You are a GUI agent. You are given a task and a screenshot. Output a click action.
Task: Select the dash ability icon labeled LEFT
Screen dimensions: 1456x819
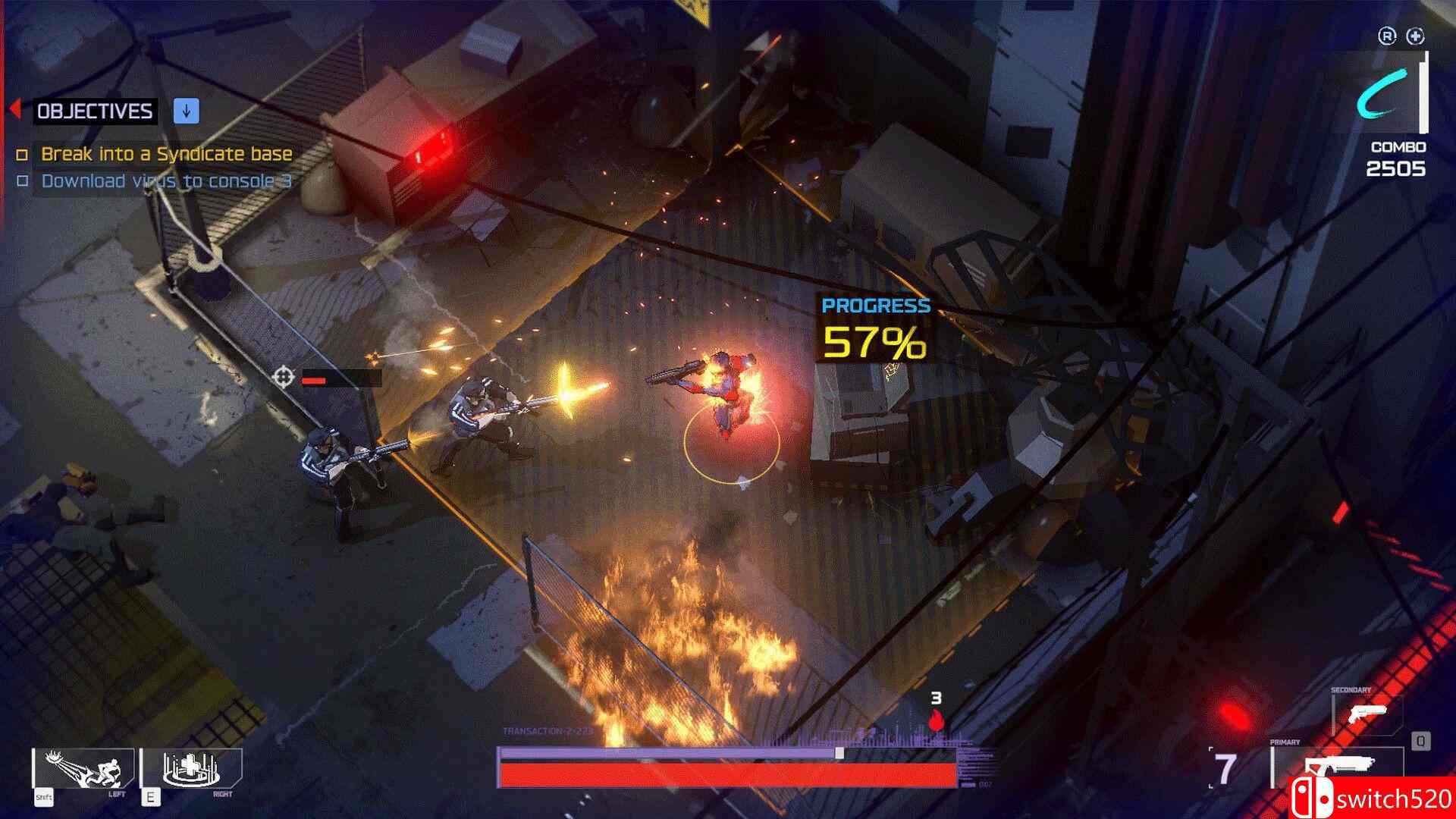pos(80,767)
